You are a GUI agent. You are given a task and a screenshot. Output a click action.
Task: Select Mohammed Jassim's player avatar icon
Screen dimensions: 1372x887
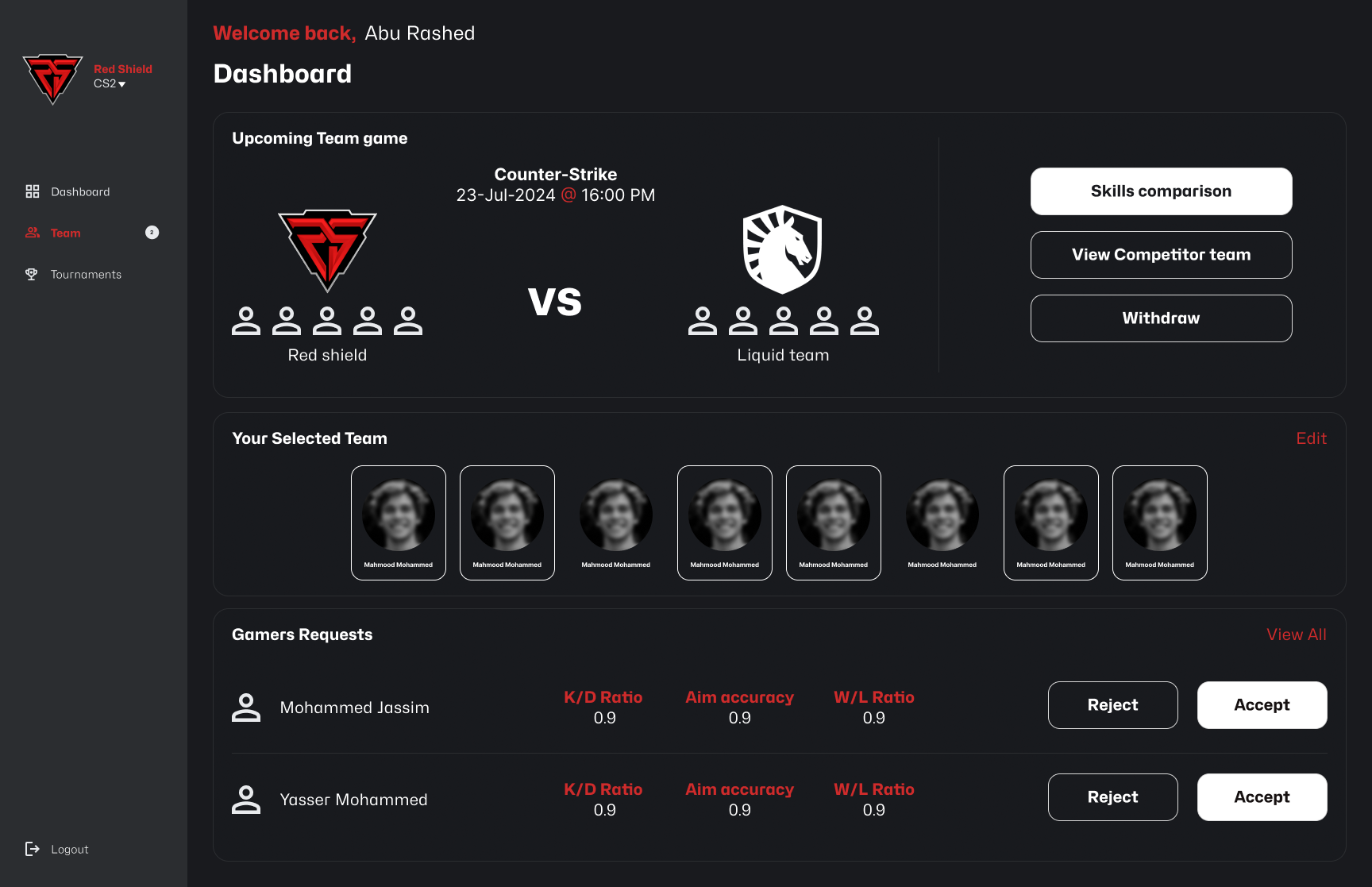(246, 705)
